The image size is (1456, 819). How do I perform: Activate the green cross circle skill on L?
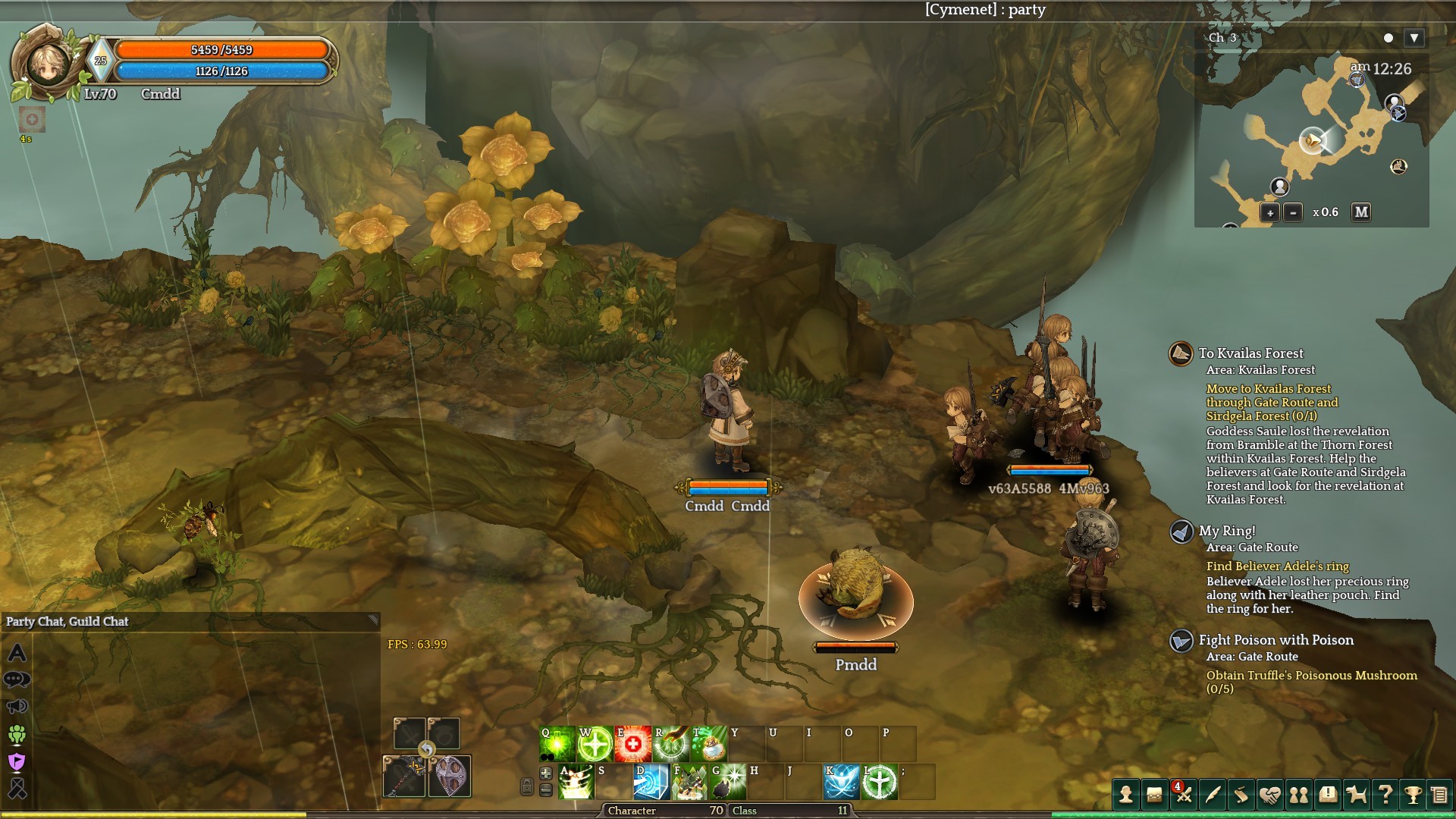click(880, 782)
